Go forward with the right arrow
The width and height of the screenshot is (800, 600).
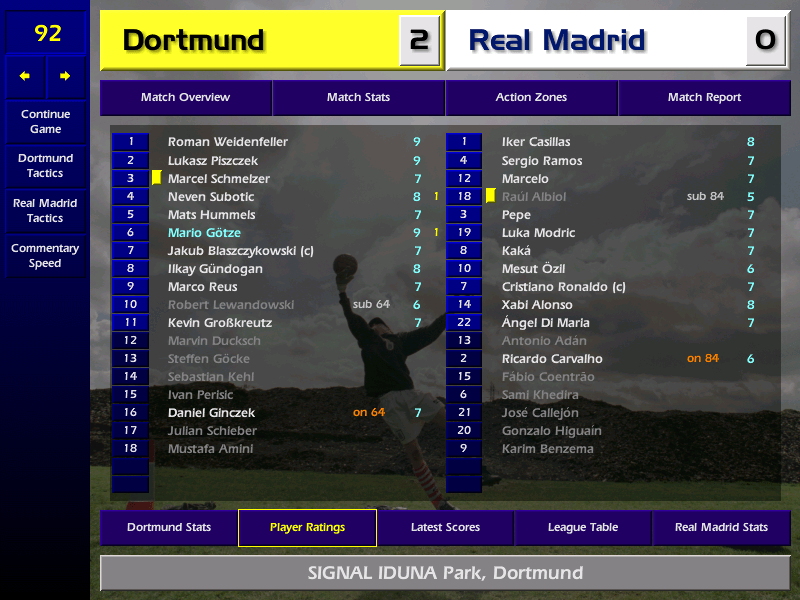(65, 76)
